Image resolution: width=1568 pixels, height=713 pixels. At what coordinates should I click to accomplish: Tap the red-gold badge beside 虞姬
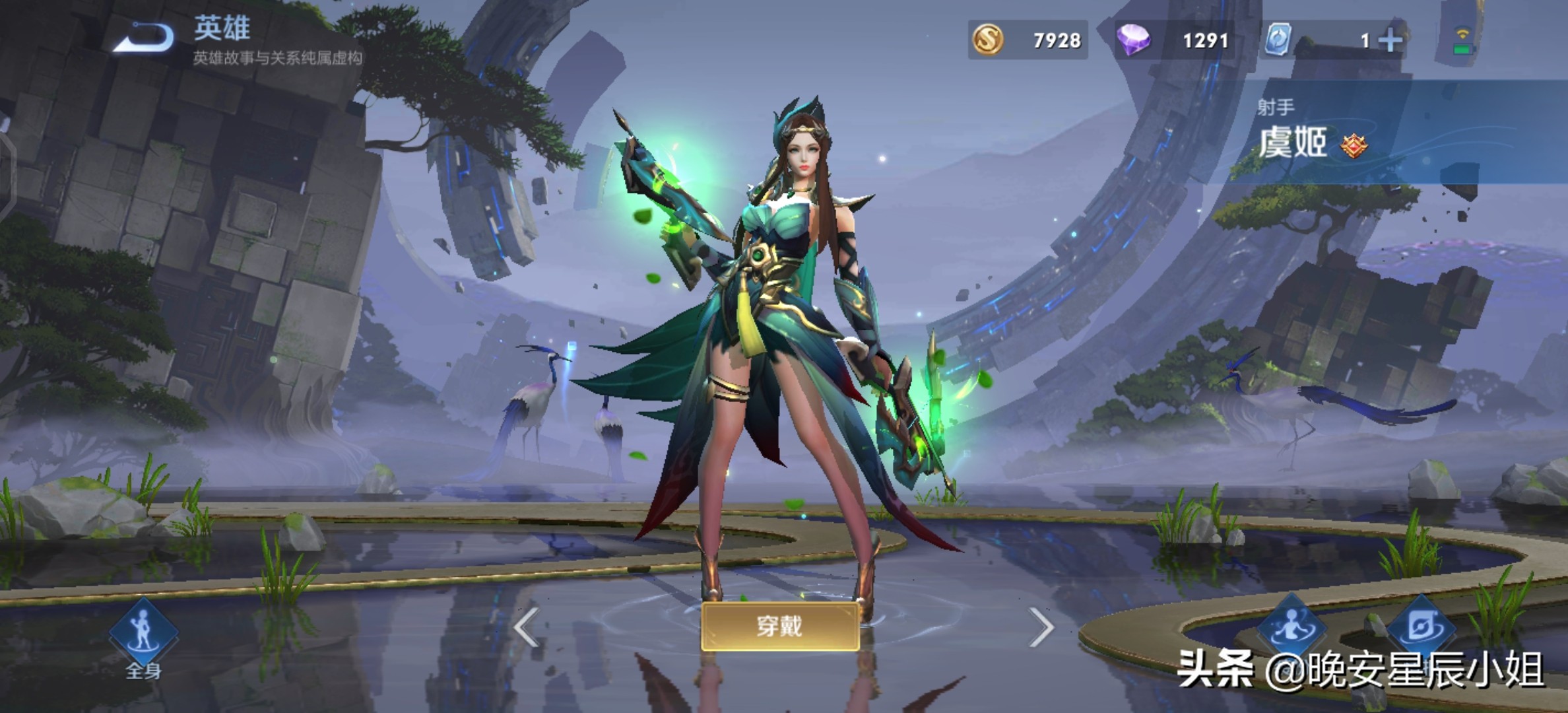point(1354,145)
